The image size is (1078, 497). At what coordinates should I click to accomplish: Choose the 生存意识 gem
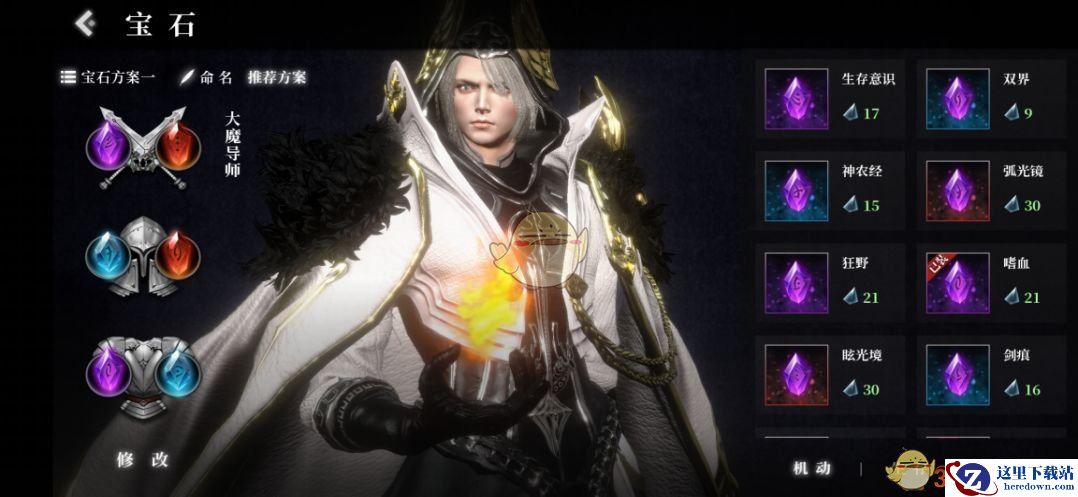(830, 98)
